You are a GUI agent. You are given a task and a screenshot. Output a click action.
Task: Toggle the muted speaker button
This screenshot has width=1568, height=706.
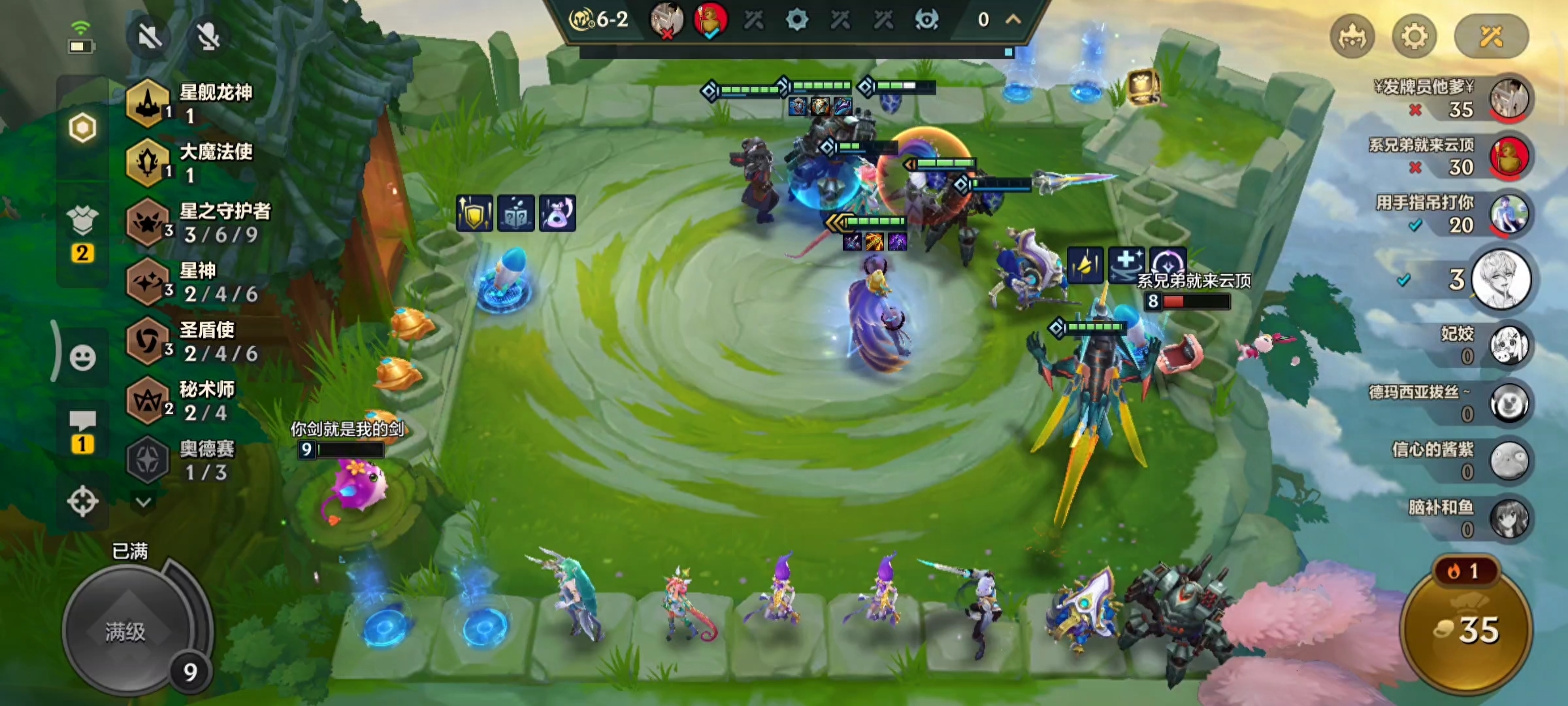pos(150,35)
